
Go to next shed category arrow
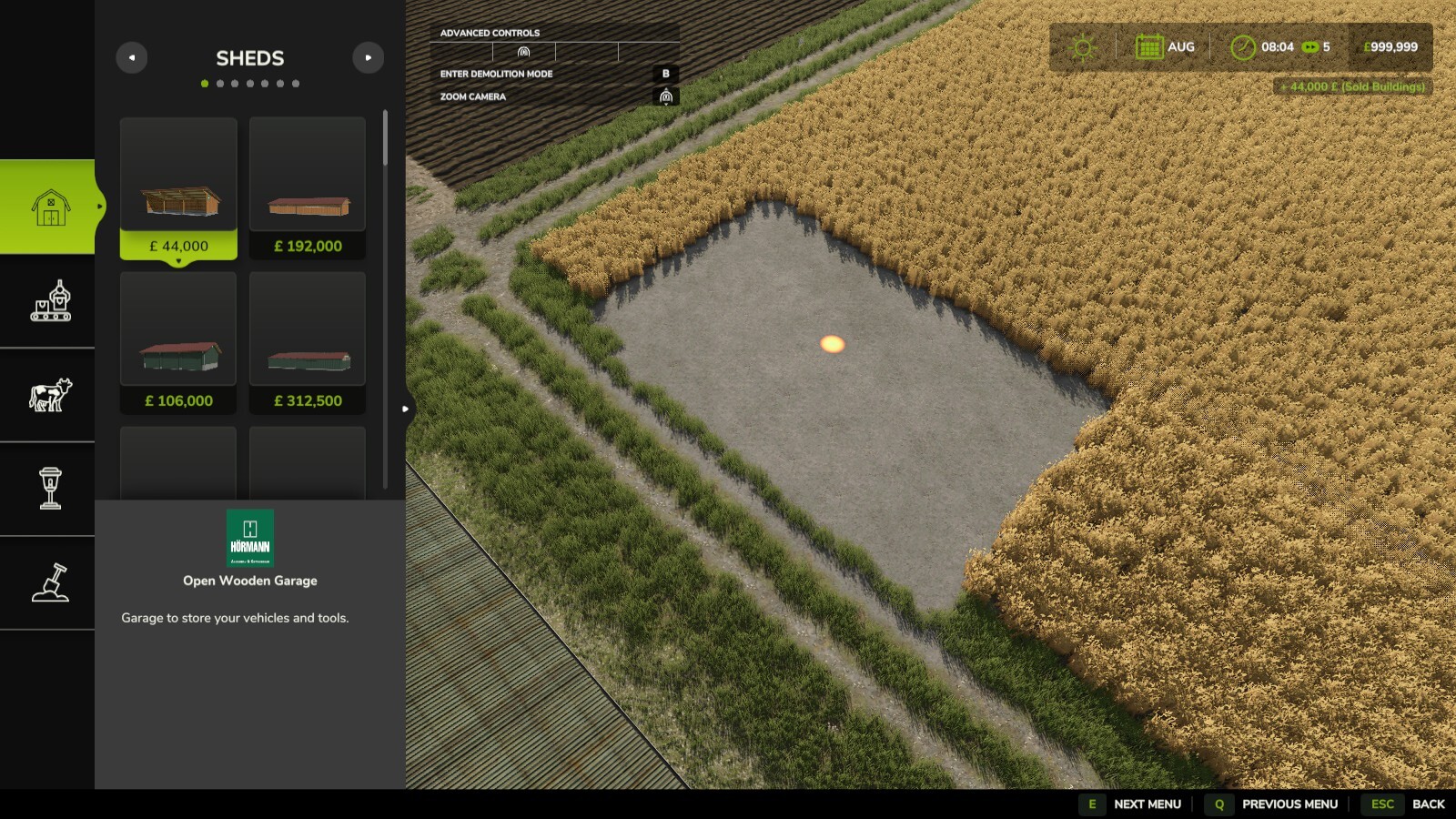(x=368, y=58)
